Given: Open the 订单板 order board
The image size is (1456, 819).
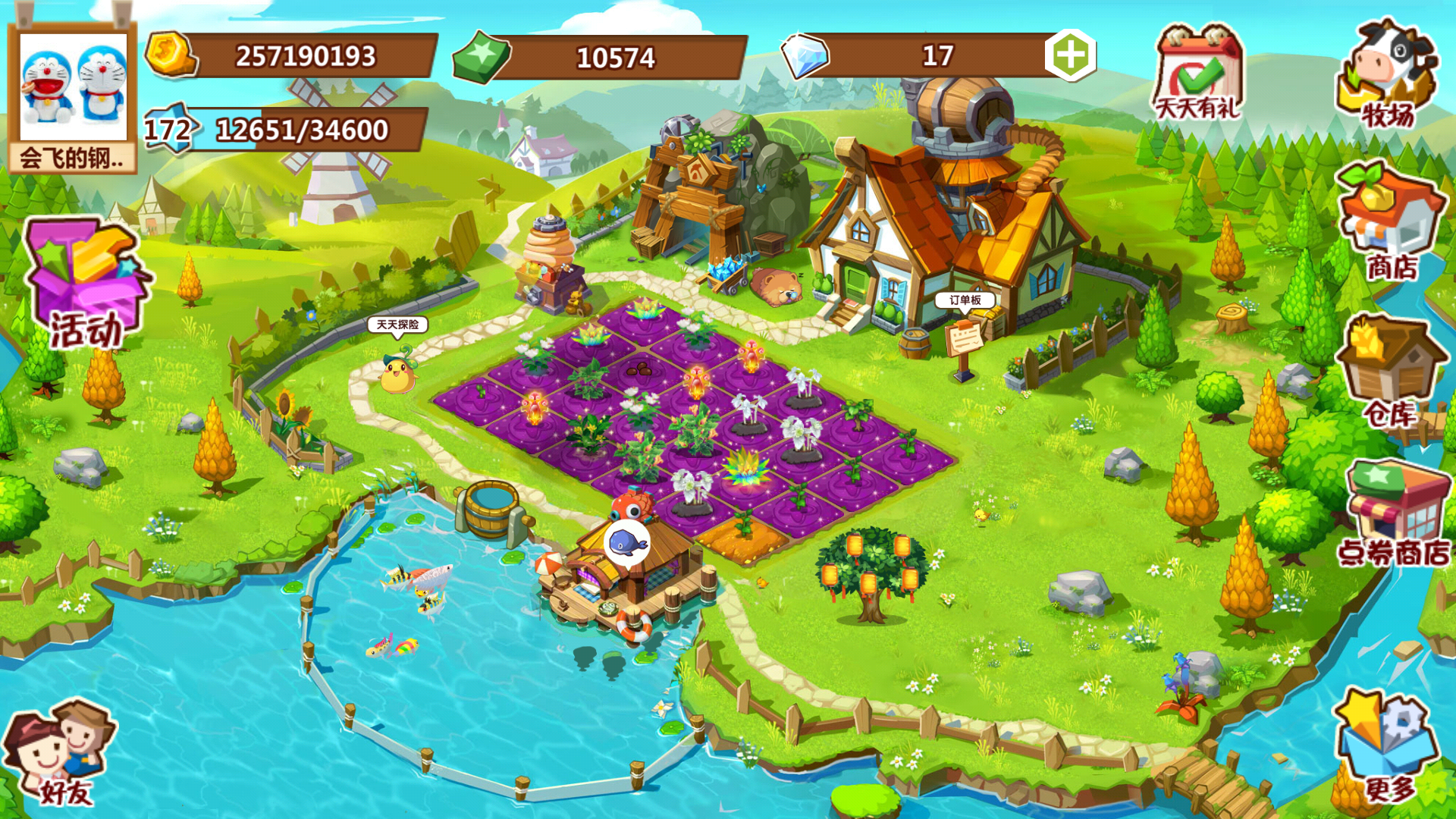Looking at the screenshot, I should click(x=965, y=300).
